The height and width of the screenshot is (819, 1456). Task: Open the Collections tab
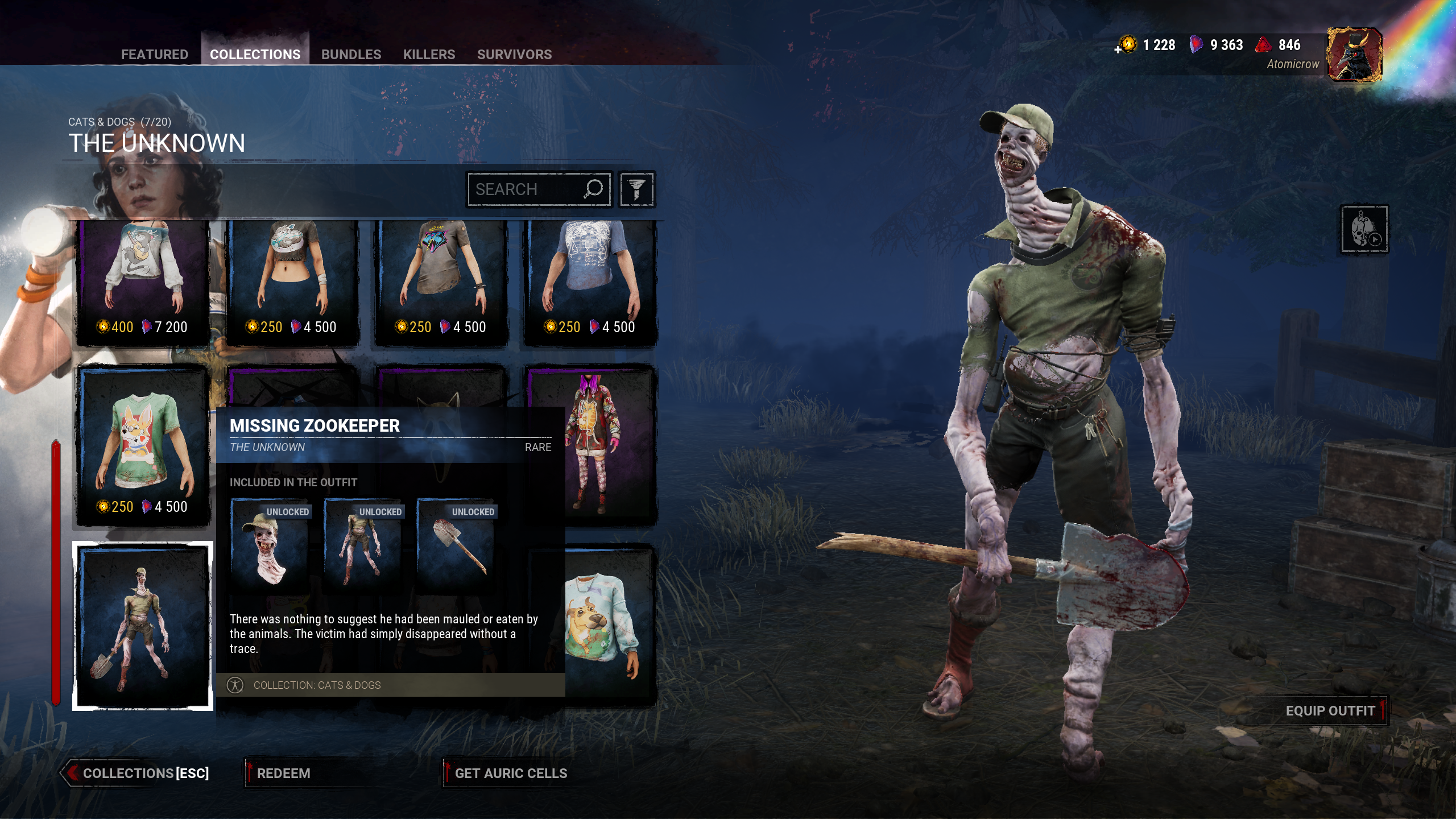pyautogui.click(x=255, y=54)
